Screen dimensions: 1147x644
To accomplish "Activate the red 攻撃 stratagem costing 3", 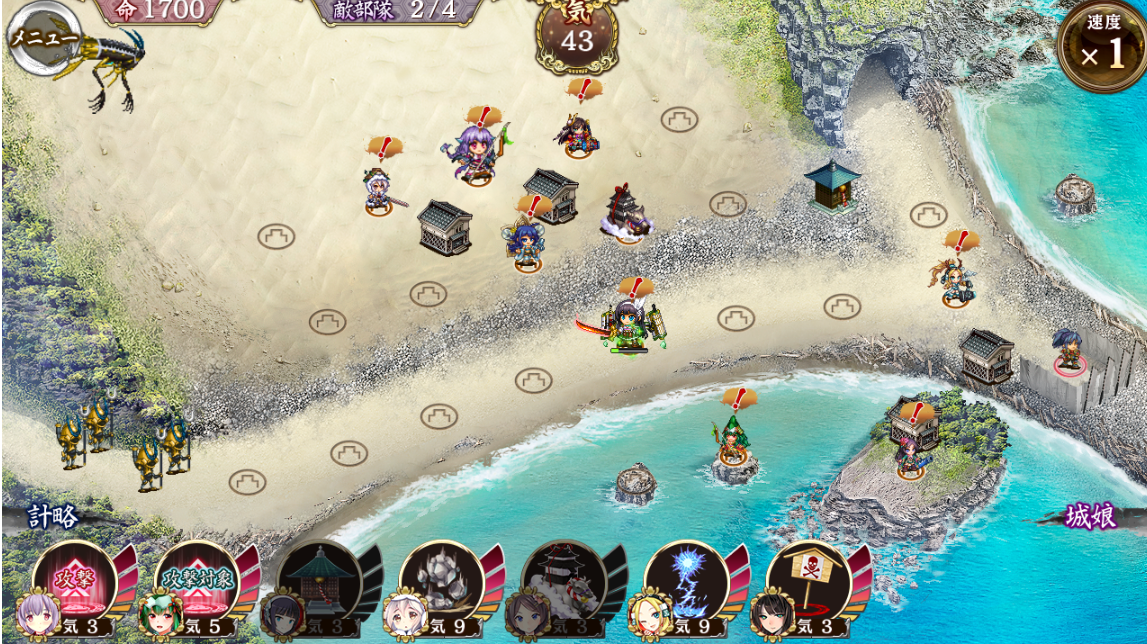I will (x=75, y=583).
